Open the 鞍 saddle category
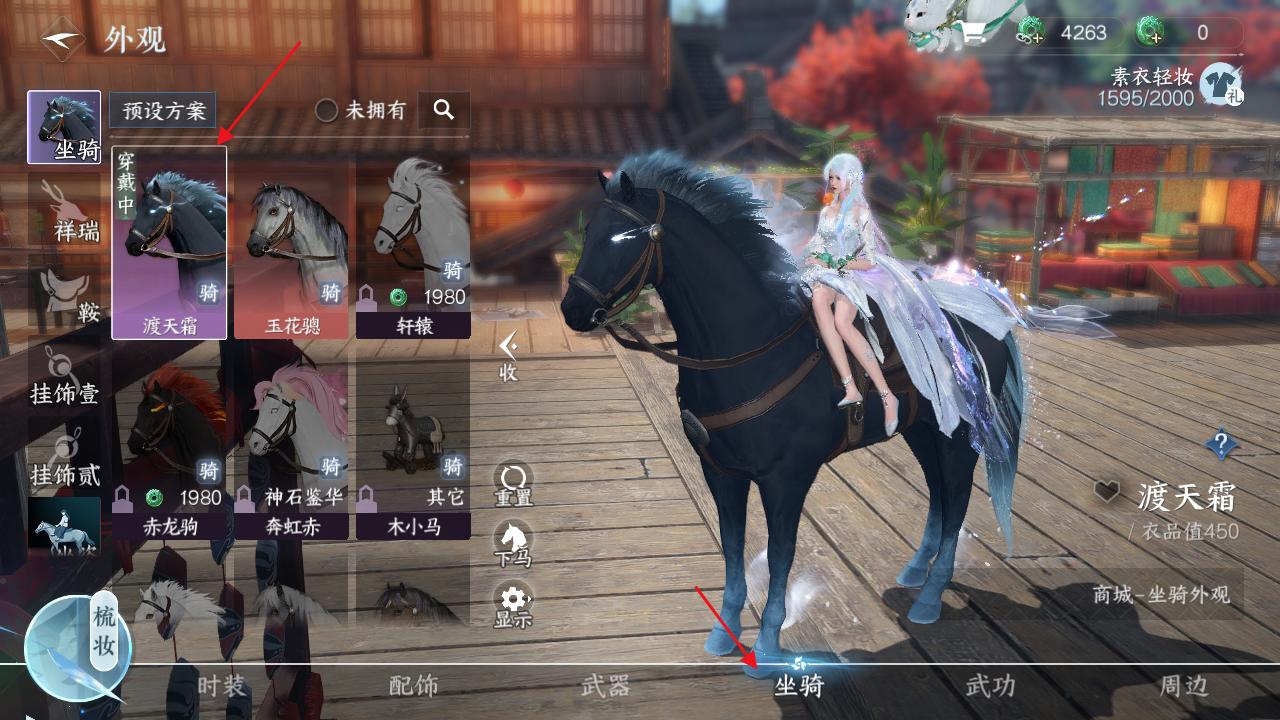 click(66, 295)
